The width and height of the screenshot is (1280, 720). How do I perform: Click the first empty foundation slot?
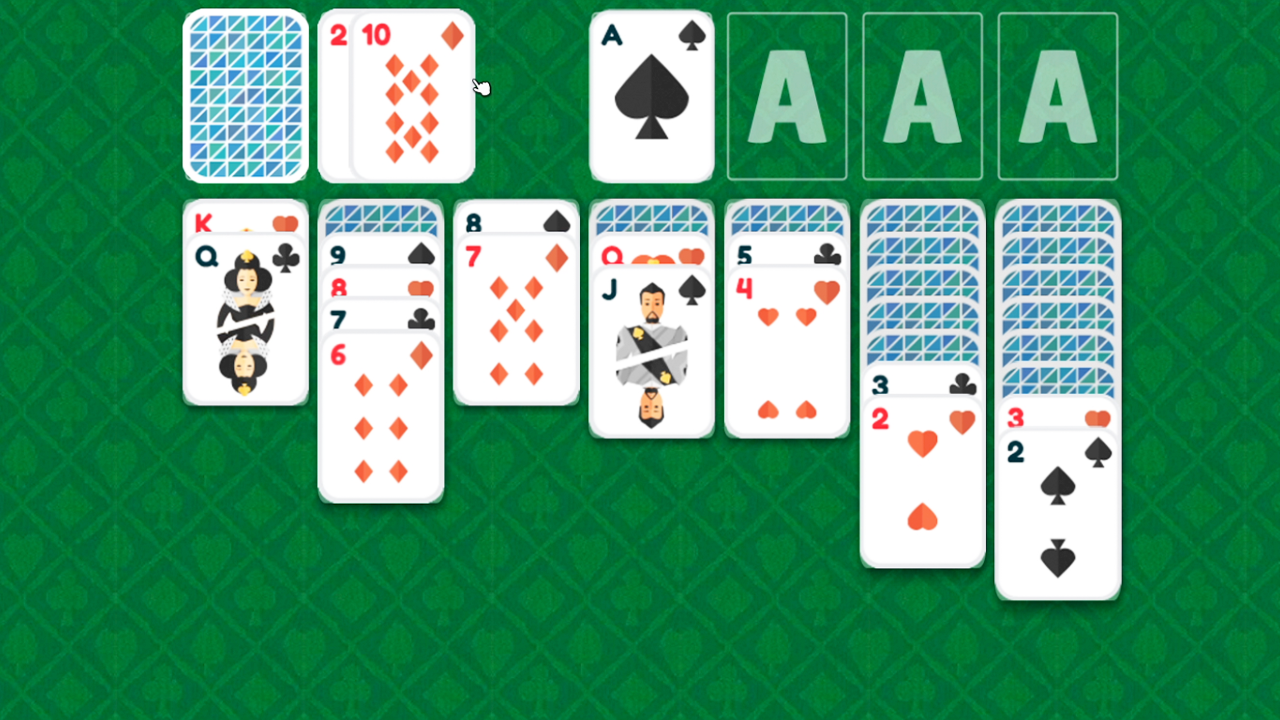coord(787,95)
